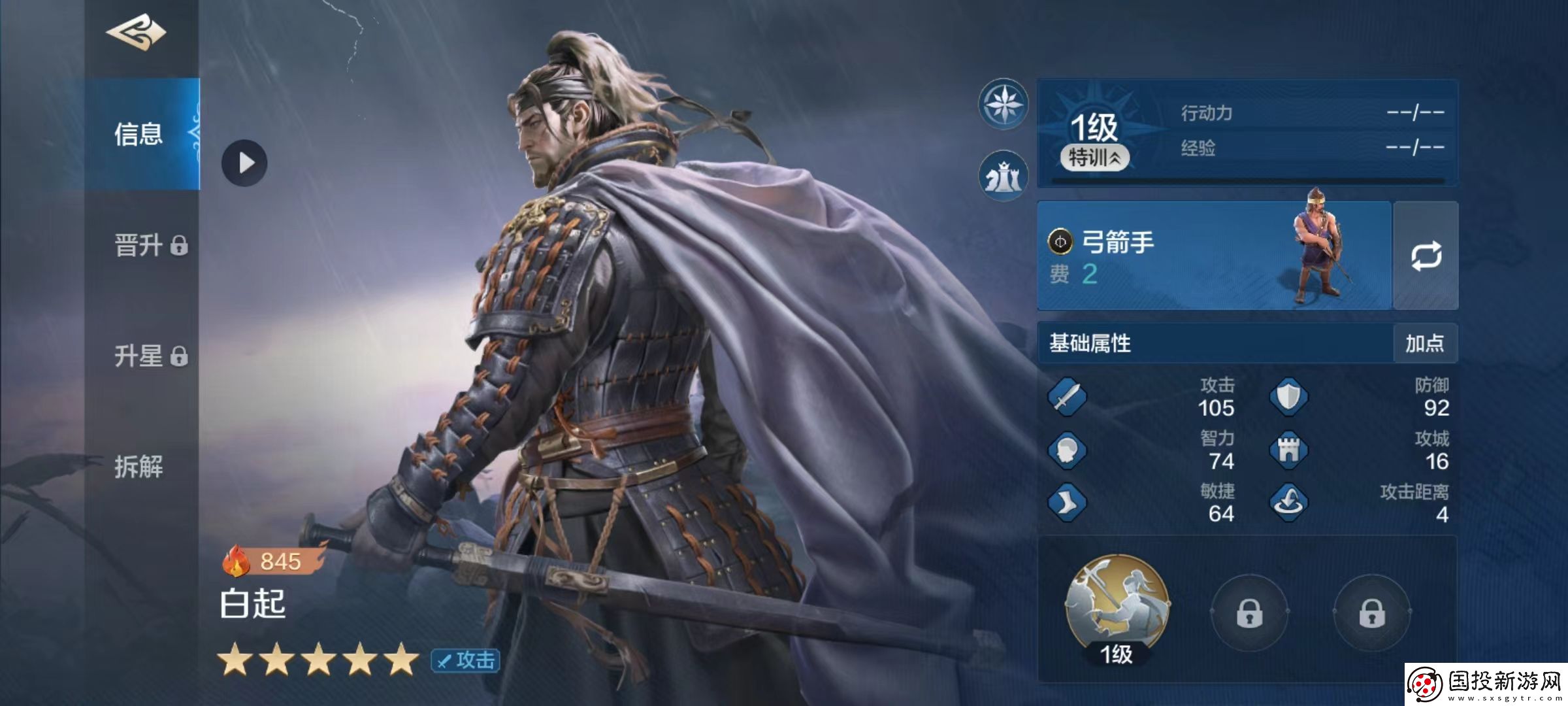
Task: Click the shield 防御 attribute icon
Action: tap(1288, 396)
